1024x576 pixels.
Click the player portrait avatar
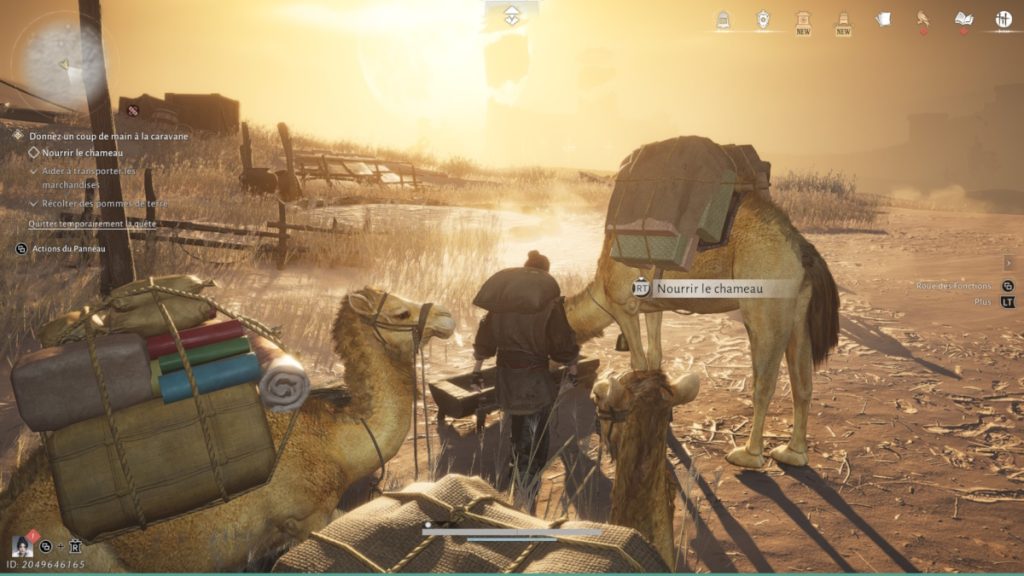[x=22, y=546]
